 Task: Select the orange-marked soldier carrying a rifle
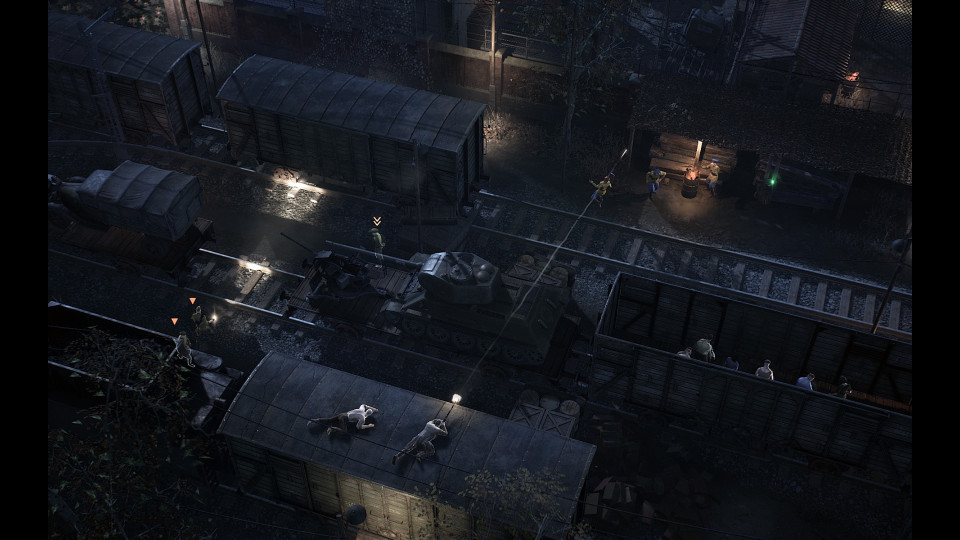click(x=182, y=347)
